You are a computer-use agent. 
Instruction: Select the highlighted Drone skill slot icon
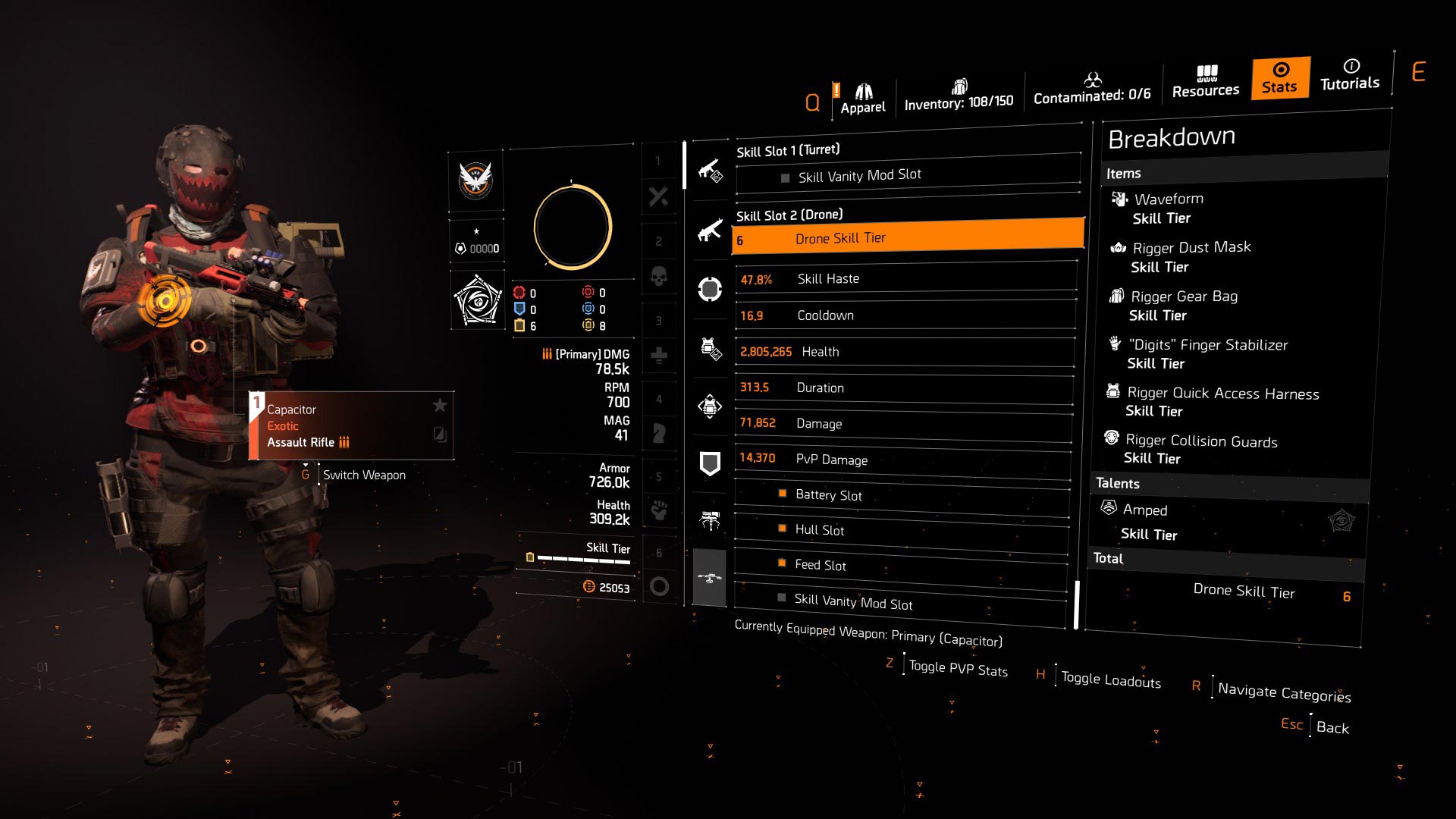[x=710, y=578]
